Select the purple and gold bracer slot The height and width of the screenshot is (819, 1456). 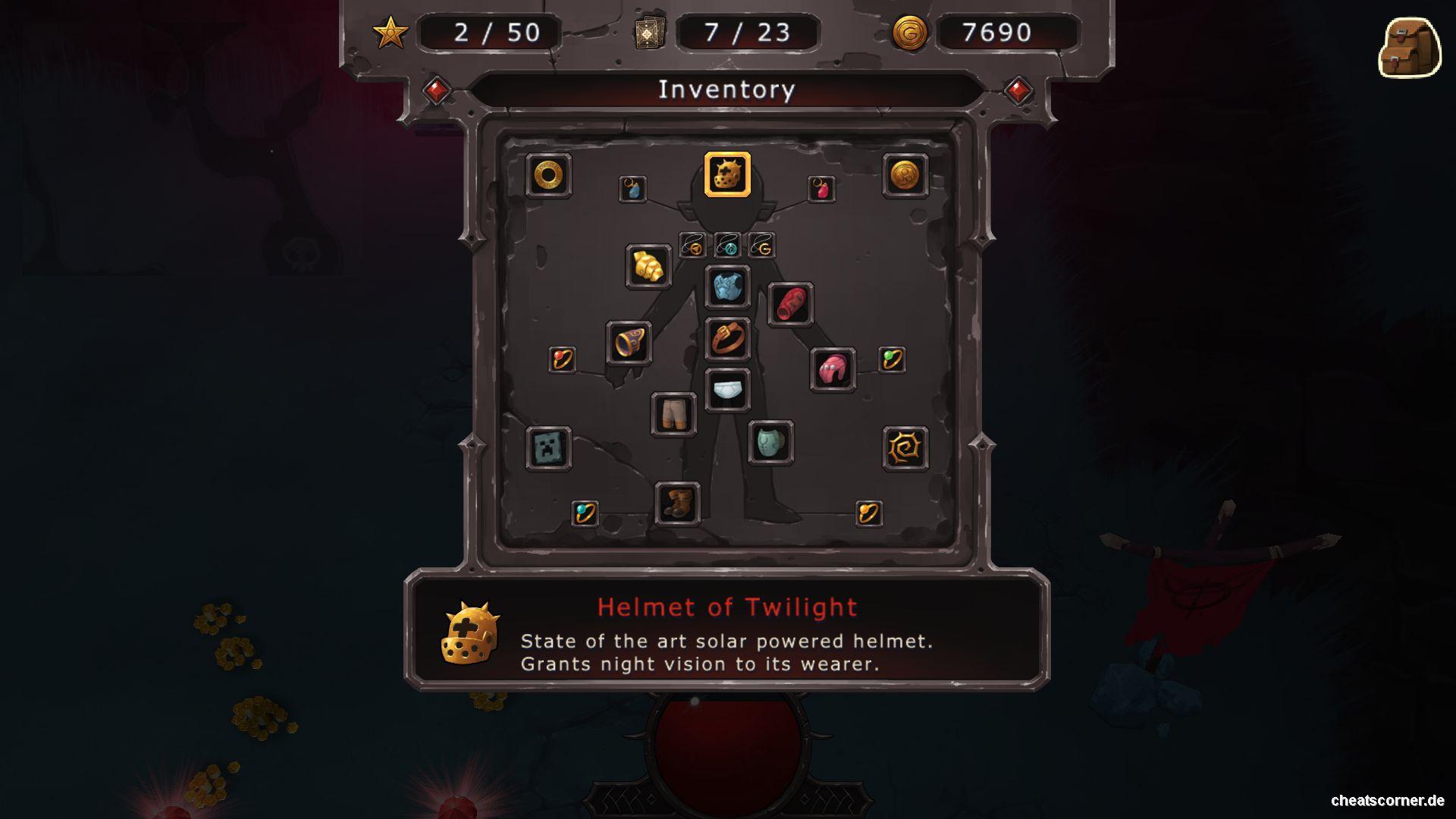tap(629, 343)
